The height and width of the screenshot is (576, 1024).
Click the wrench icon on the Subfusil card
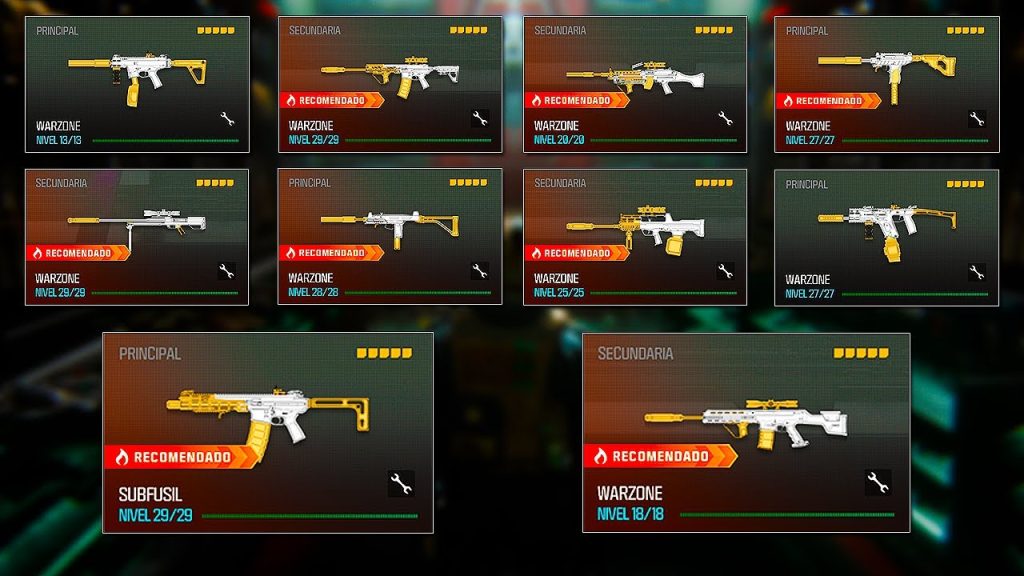click(x=401, y=484)
